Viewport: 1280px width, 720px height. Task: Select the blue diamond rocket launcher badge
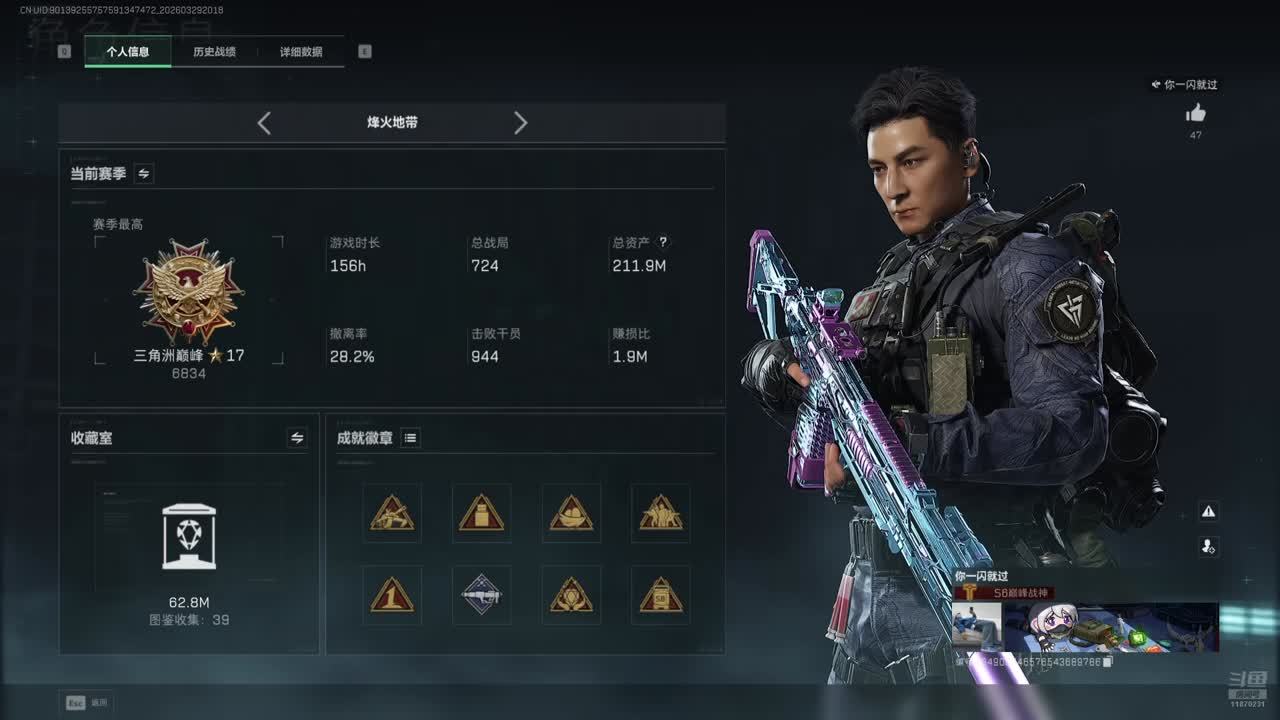[x=481, y=596]
